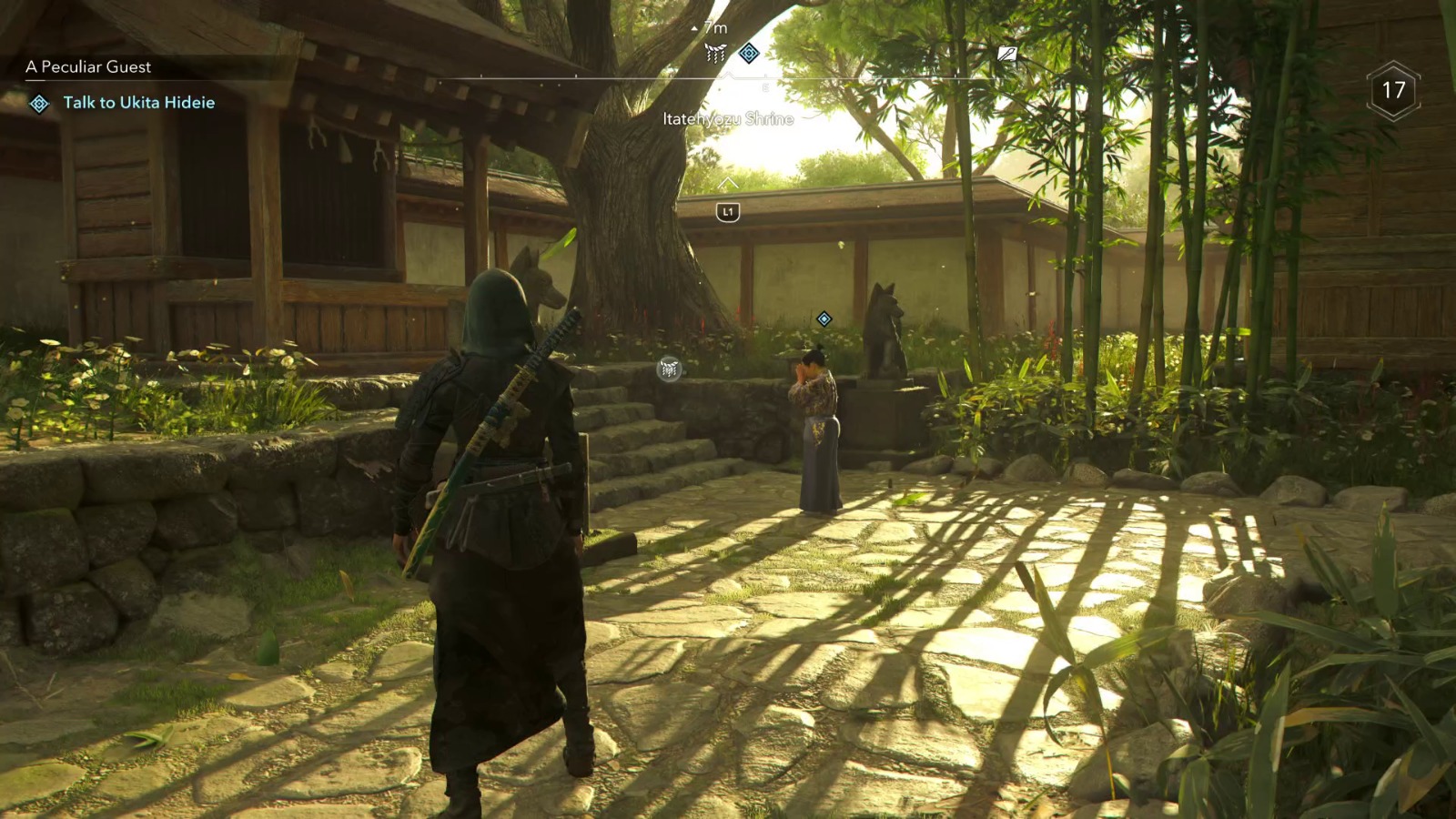Click the downward notch under the compass marker
This screenshot has width=1456, height=819.
click(x=728, y=76)
